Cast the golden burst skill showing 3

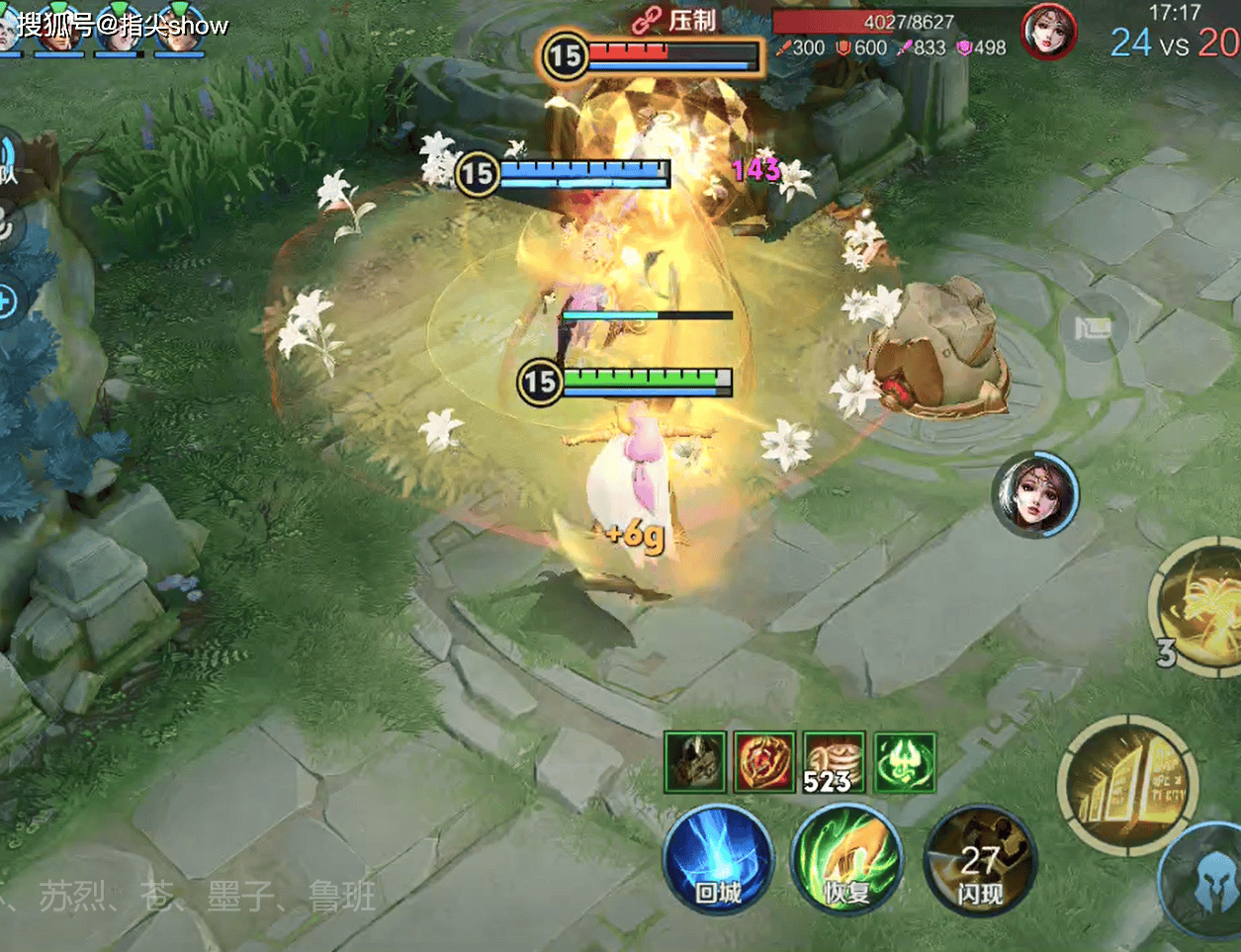1201,605
